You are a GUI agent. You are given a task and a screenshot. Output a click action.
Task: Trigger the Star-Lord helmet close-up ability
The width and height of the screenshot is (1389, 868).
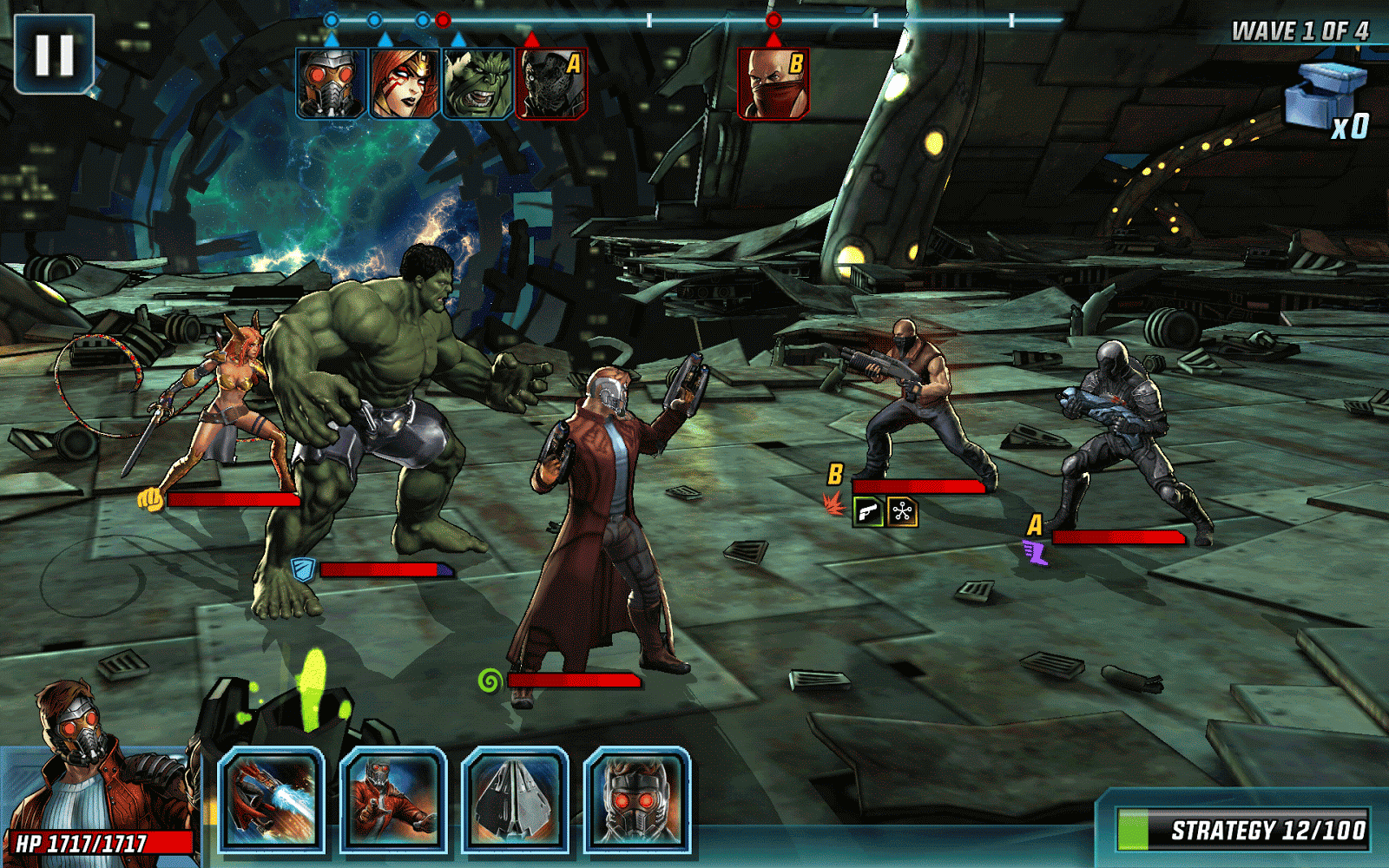(x=637, y=799)
